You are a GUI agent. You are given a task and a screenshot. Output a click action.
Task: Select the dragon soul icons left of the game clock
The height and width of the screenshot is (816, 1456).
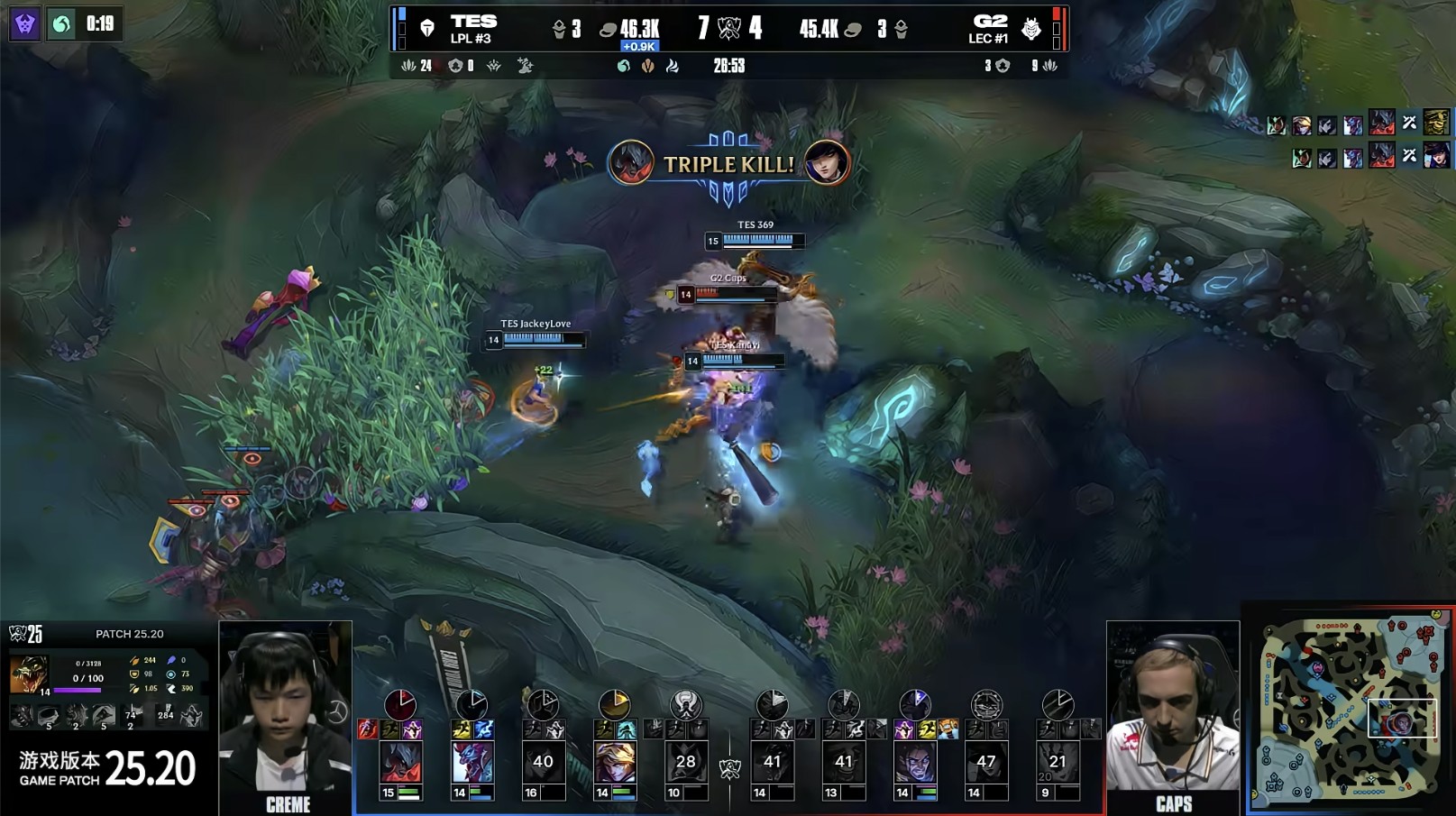pyautogui.click(x=647, y=66)
